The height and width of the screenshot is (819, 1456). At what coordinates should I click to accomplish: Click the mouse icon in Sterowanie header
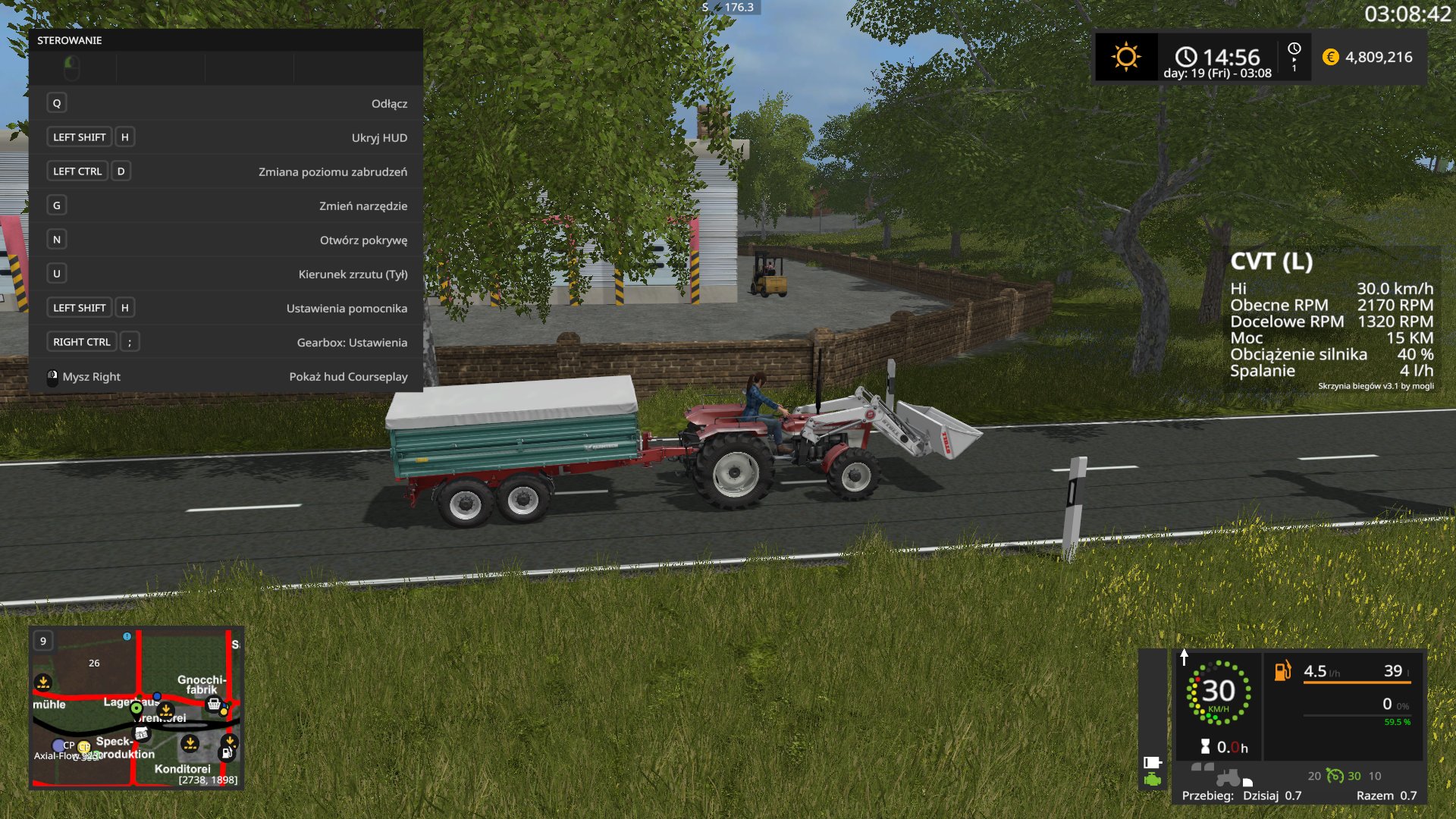pos(72,68)
